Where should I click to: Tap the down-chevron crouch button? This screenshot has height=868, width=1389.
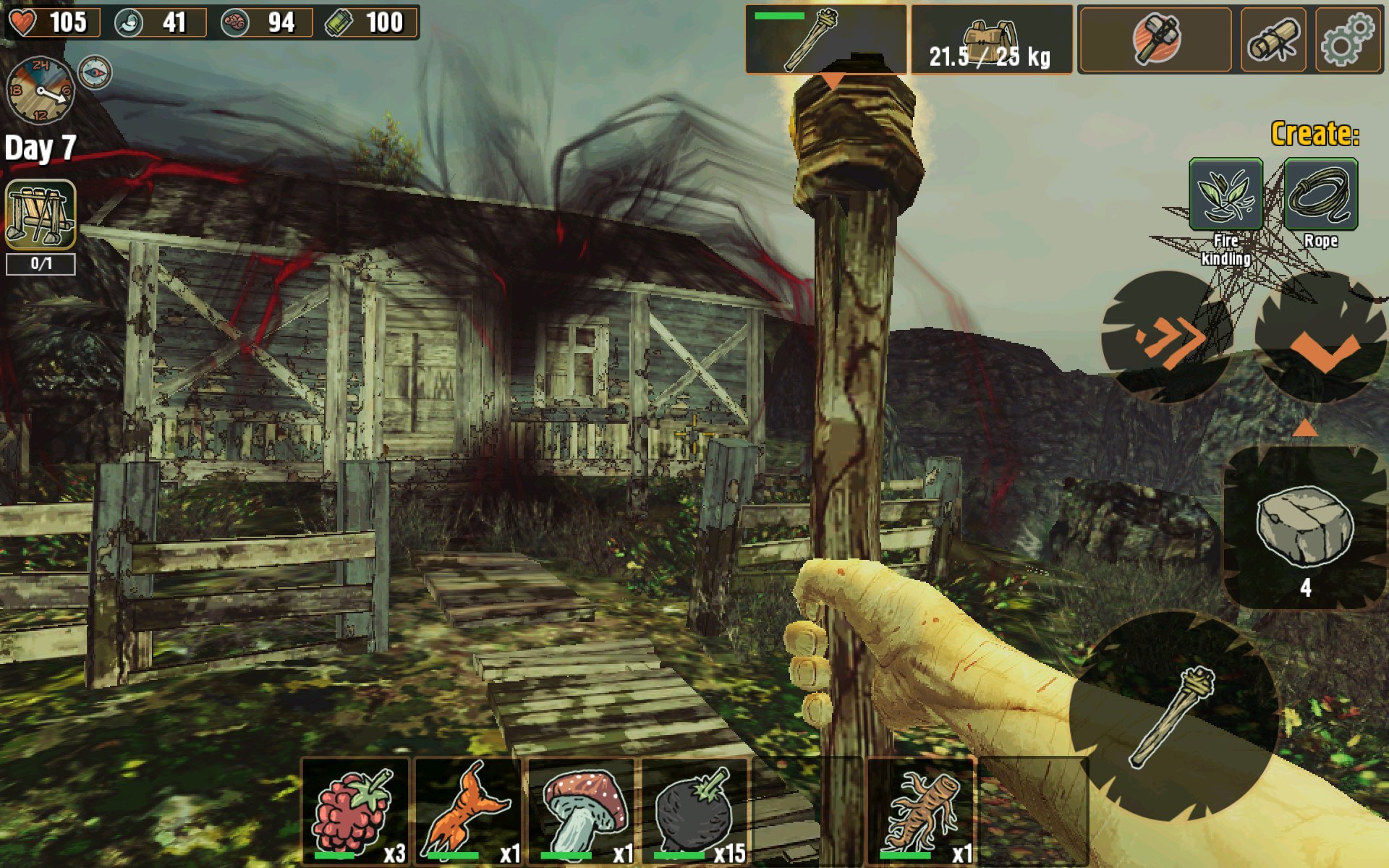click(1321, 339)
